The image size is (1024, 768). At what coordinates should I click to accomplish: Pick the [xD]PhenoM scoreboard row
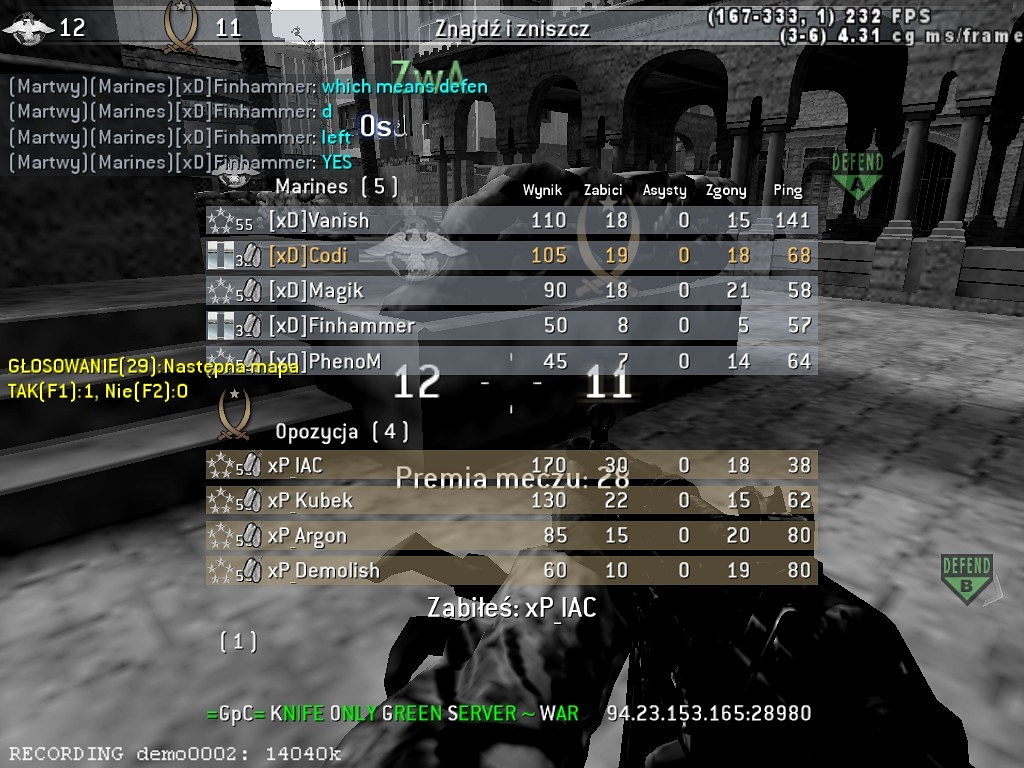click(x=511, y=361)
